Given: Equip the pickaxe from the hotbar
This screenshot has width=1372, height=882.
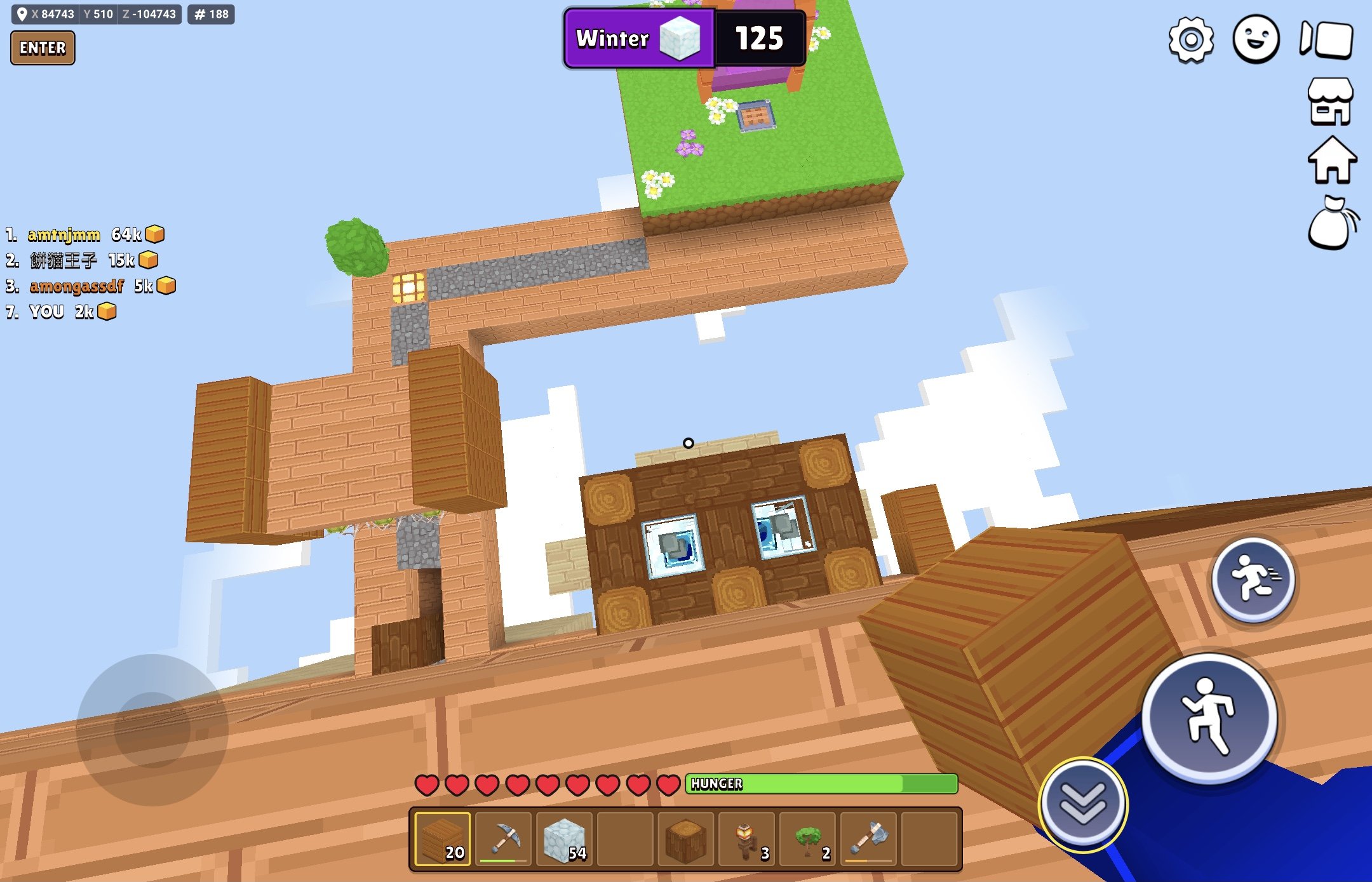Looking at the screenshot, I should click(x=504, y=839).
